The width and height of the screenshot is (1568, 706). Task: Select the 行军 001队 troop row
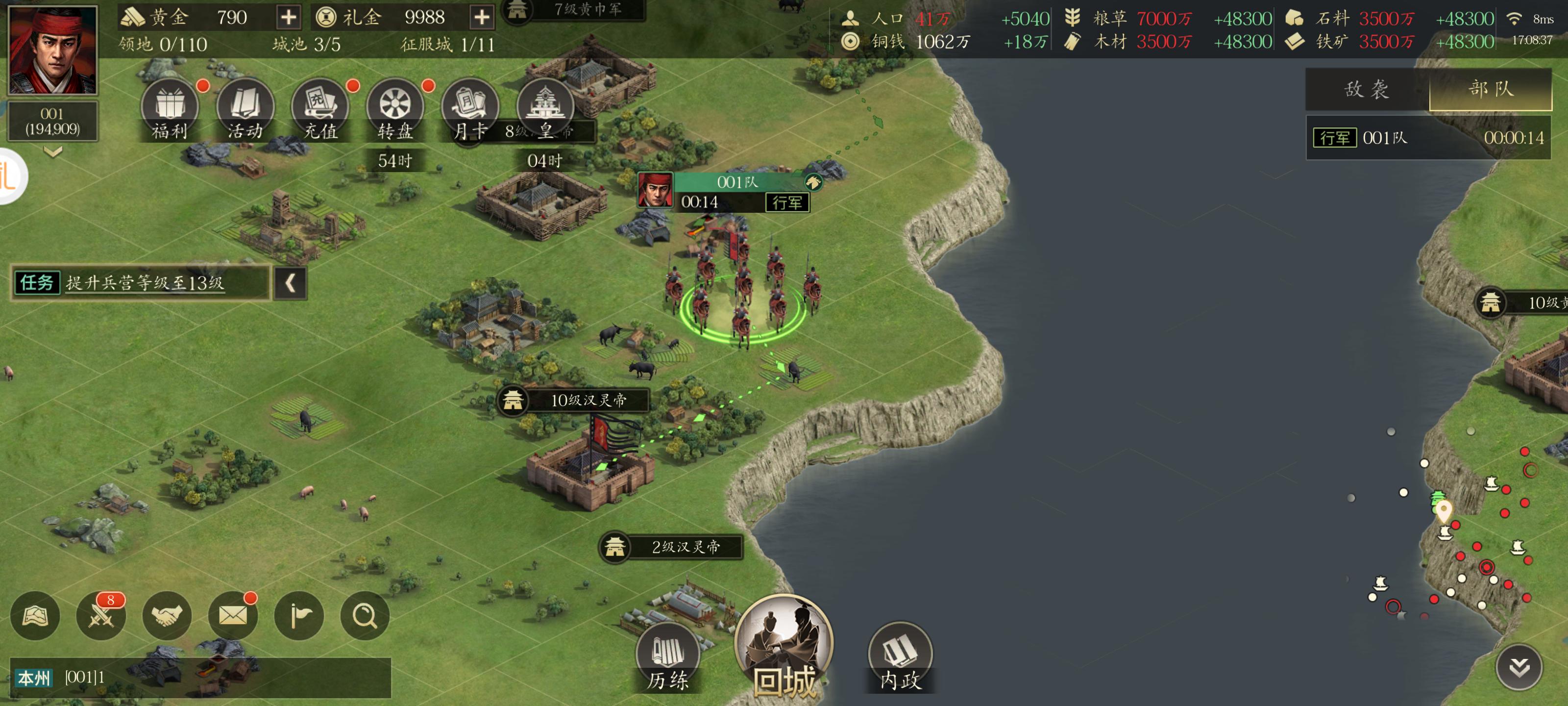tap(1428, 138)
